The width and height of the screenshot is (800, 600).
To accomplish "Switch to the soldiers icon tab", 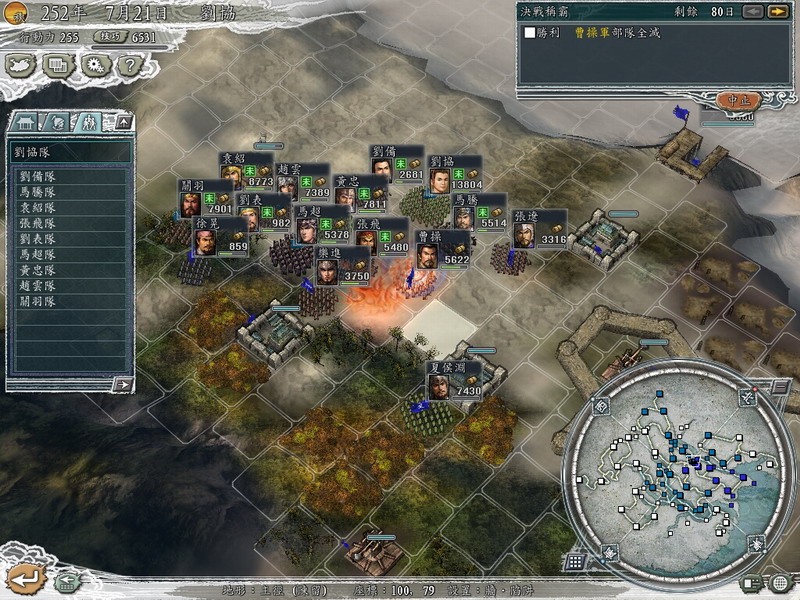I will 89,122.
